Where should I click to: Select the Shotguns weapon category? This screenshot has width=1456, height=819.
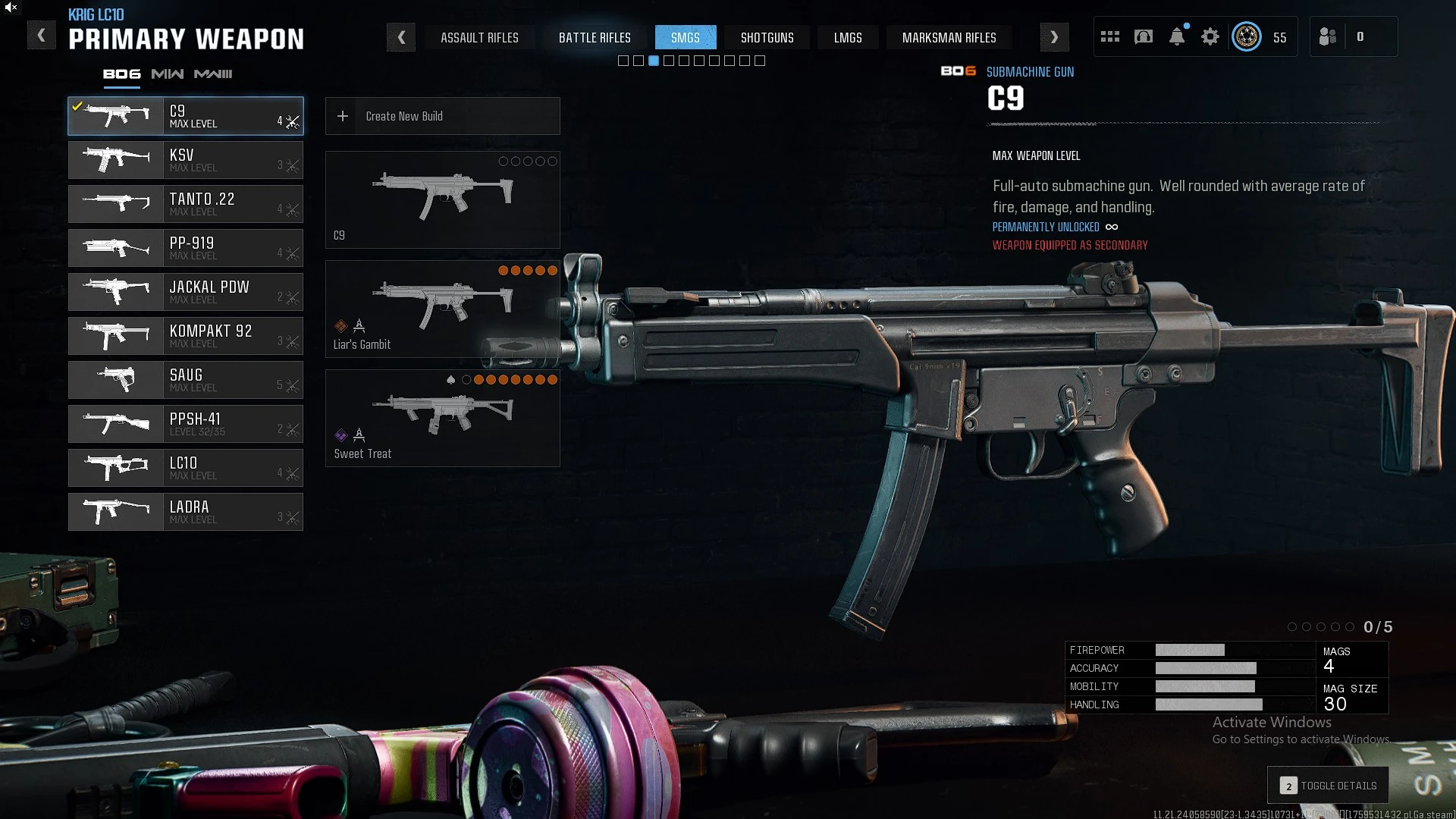pos(767,37)
